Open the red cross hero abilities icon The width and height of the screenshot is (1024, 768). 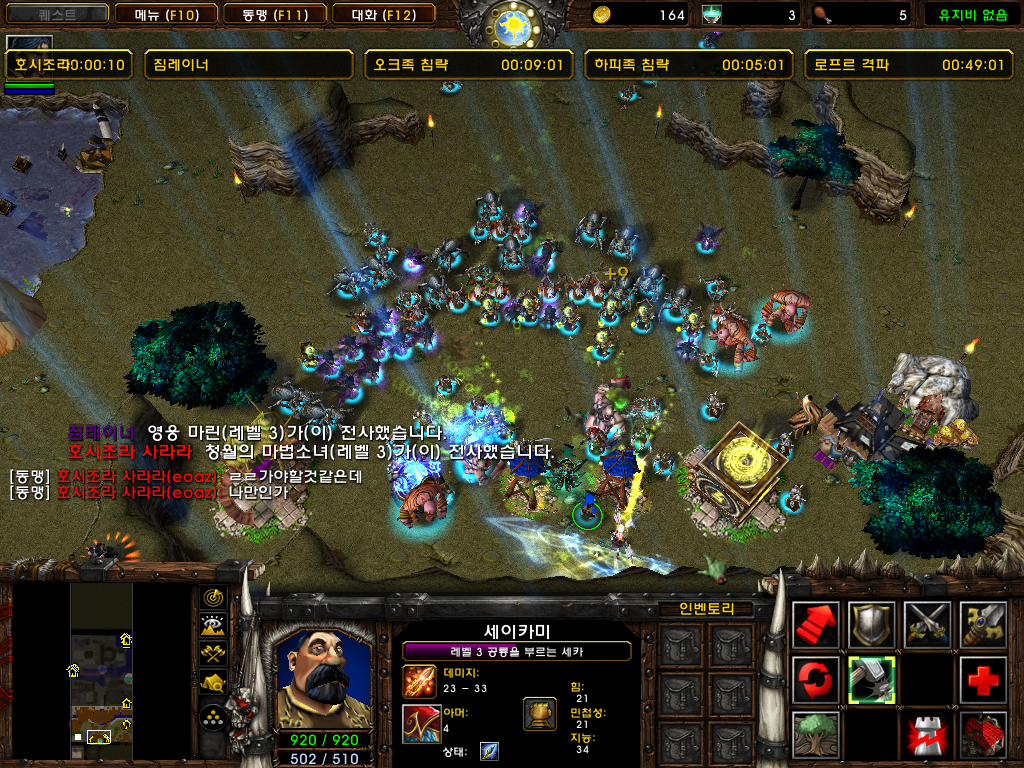click(x=983, y=680)
